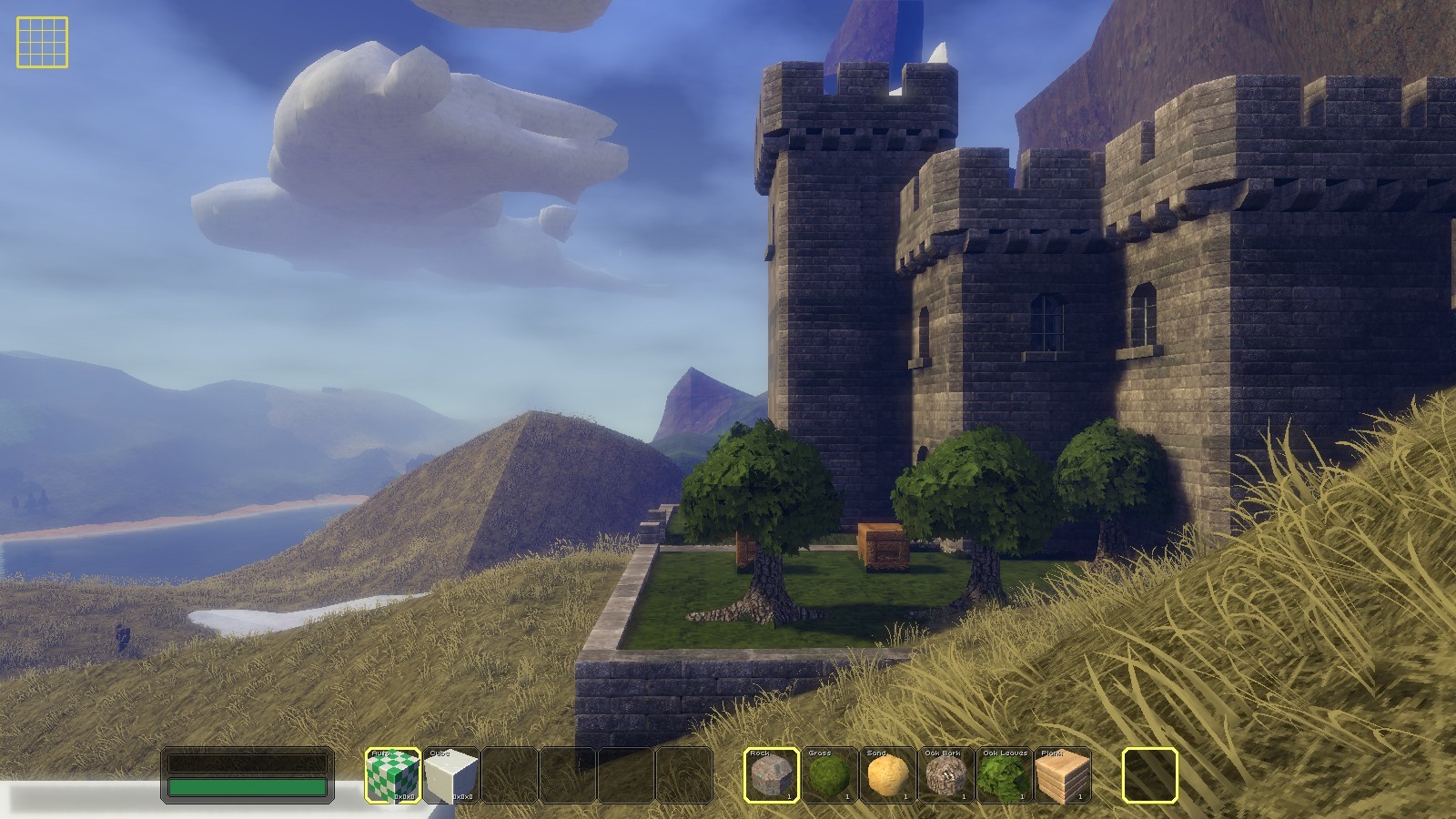Select the Rock material slot

click(772, 775)
